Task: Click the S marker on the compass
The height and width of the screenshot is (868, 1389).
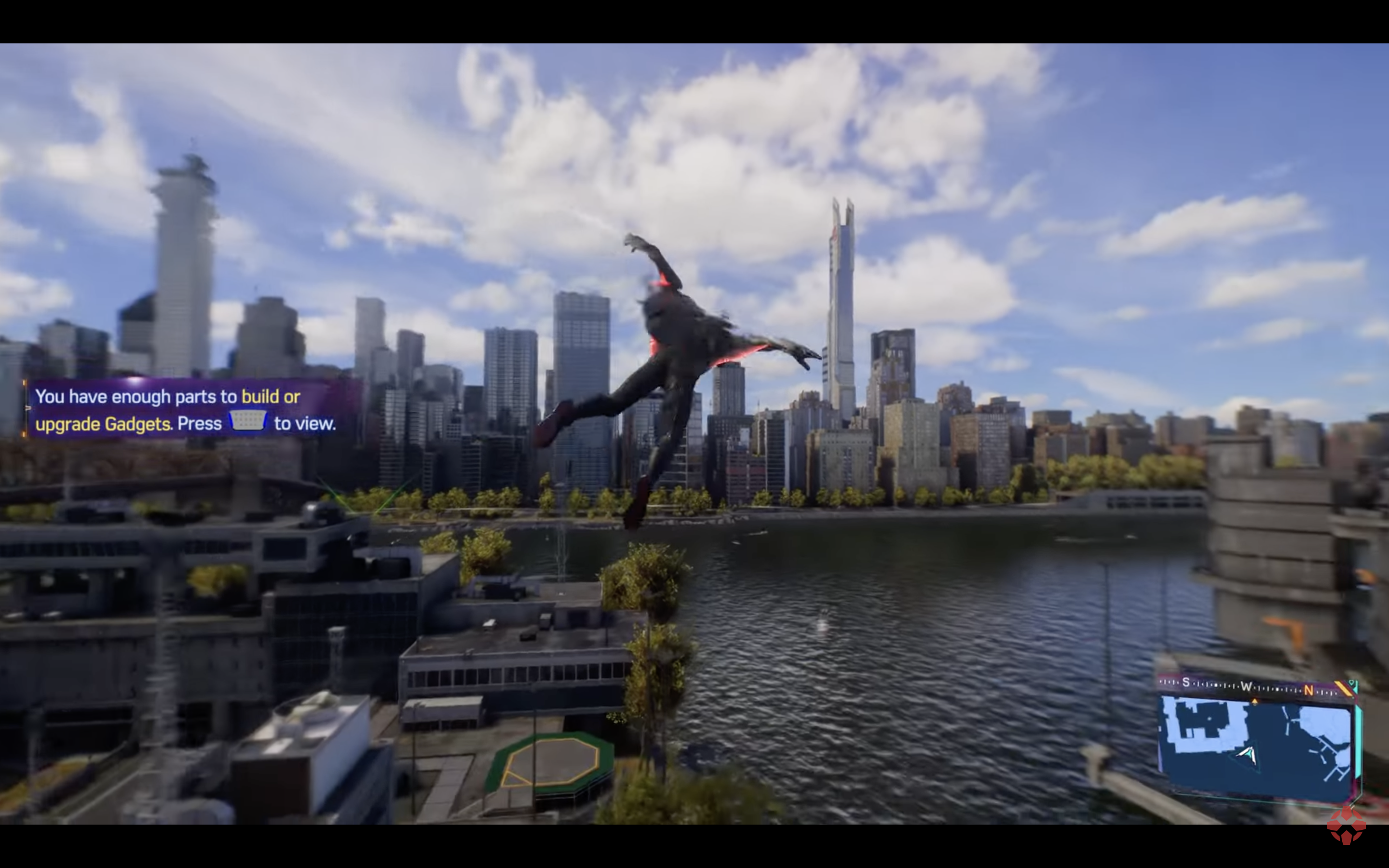Action: [1186, 683]
